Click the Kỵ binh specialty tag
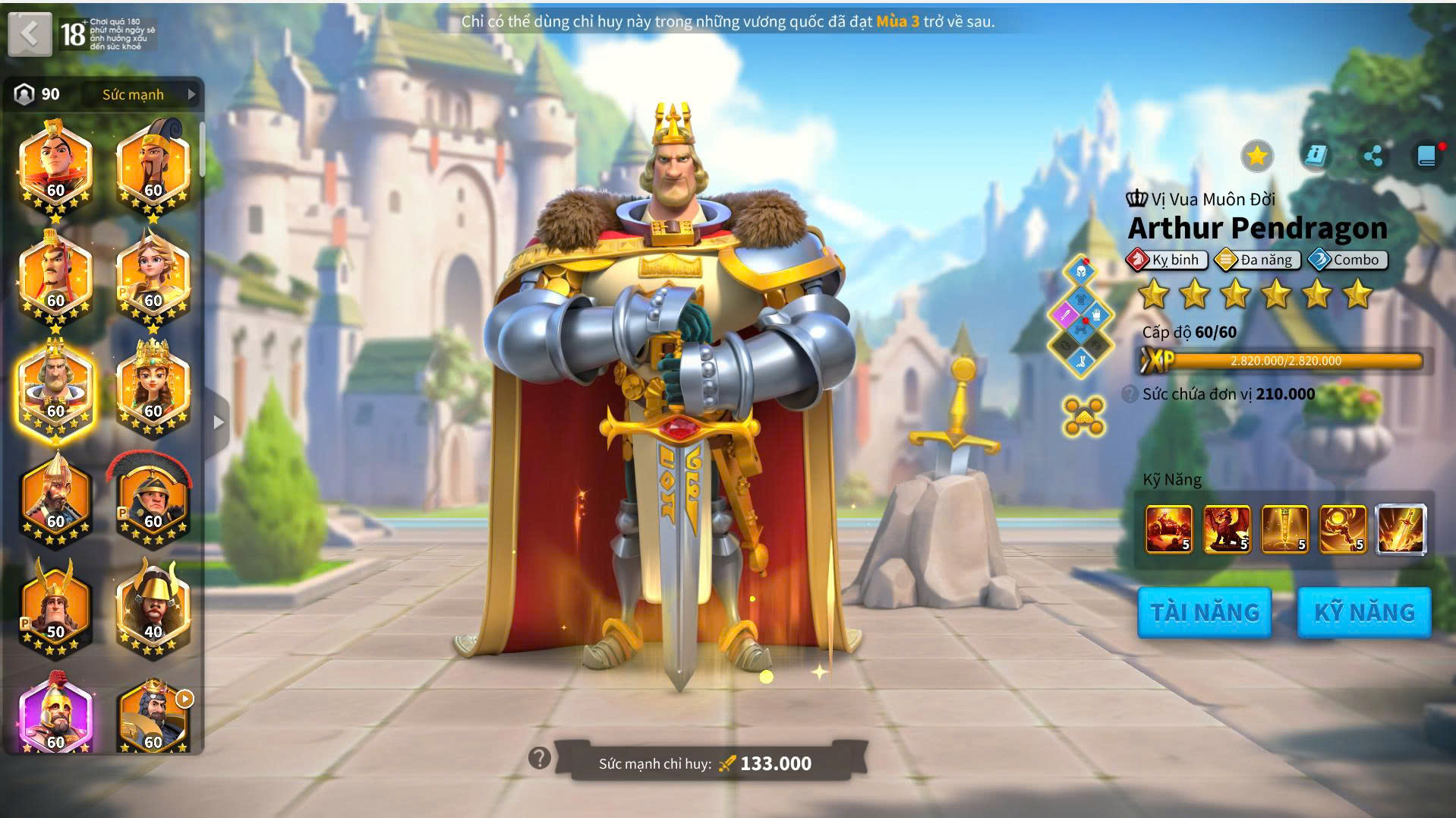 click(1167, 260)
